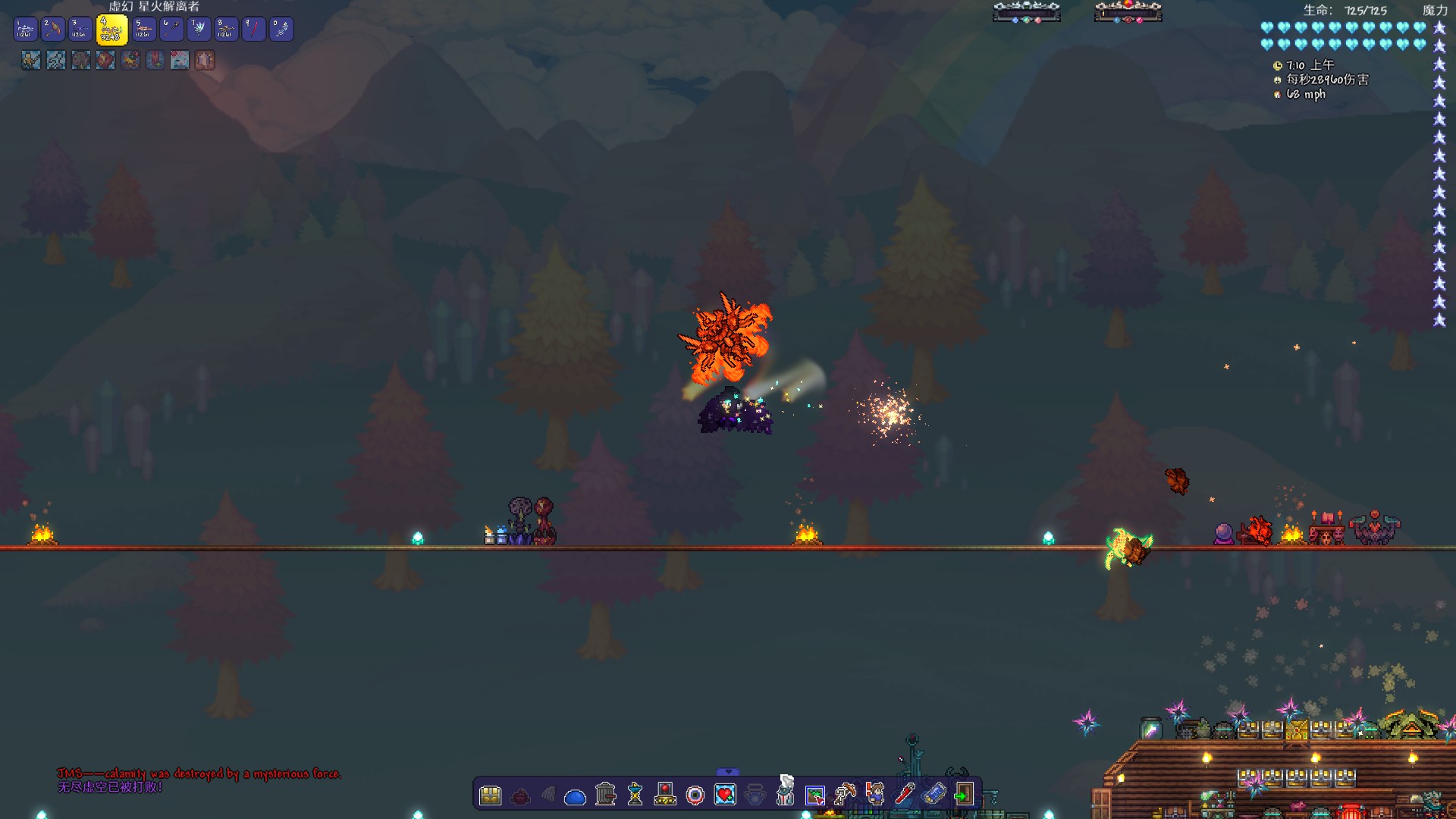Select the pickaxe in hotbar slot 2
Image resolution: width=1456 pixels, height=819 pixels.
click(52, 30)
